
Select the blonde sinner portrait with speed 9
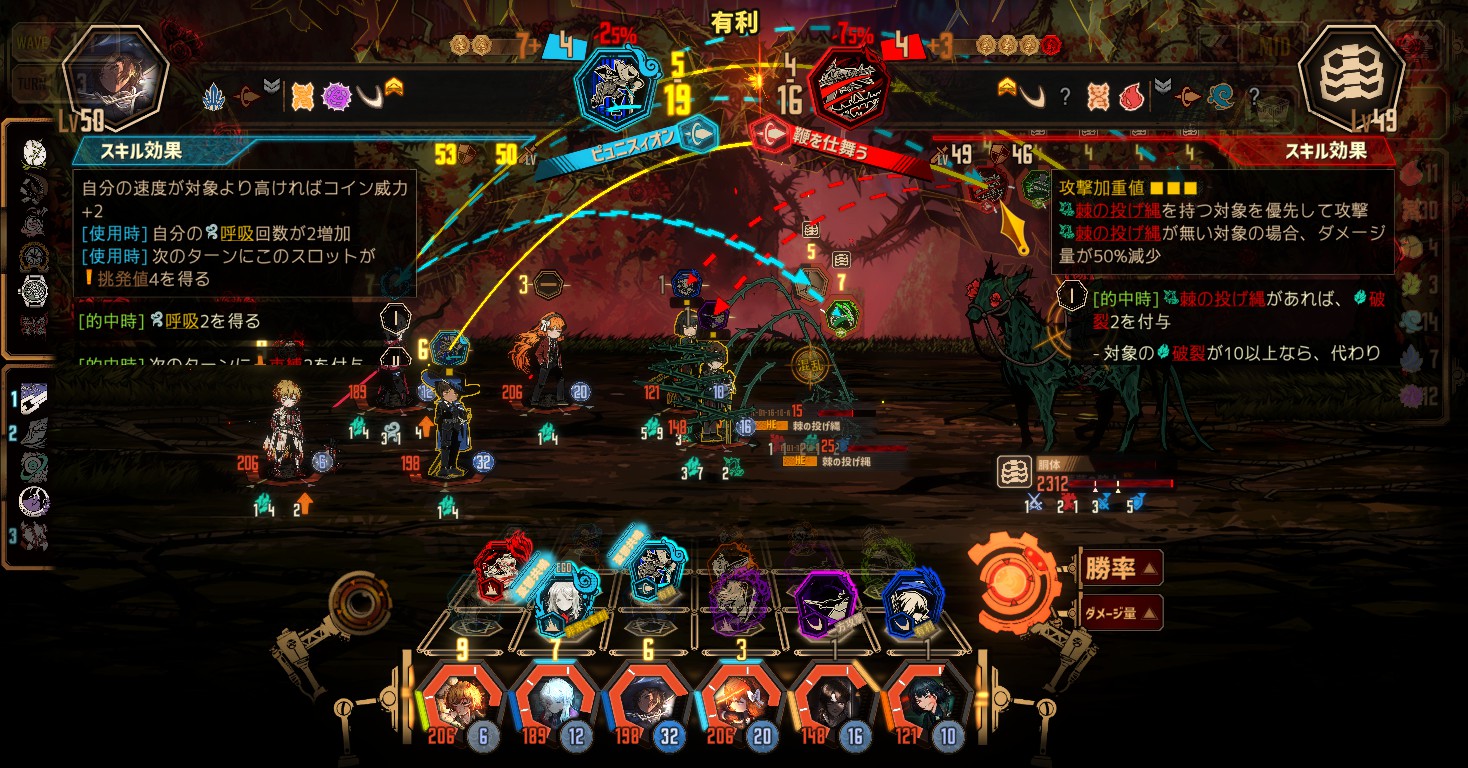[461, 701]
